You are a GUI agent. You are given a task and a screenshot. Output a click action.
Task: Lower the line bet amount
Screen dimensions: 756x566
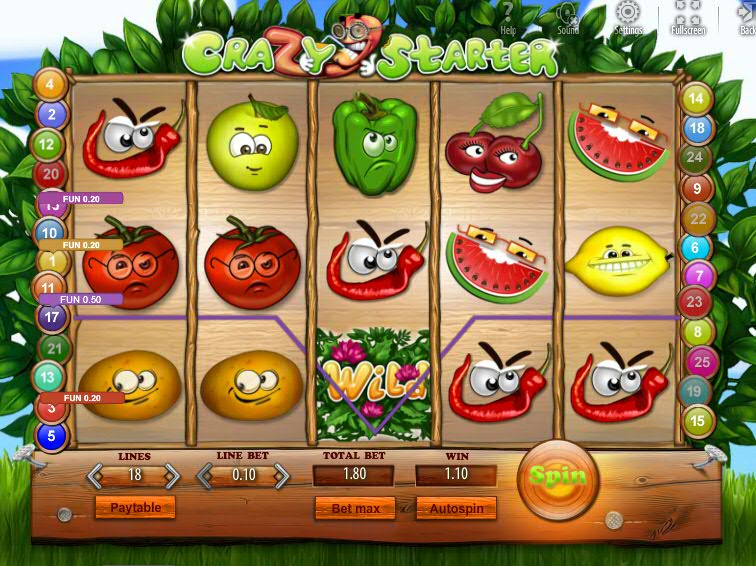(207, 475)
